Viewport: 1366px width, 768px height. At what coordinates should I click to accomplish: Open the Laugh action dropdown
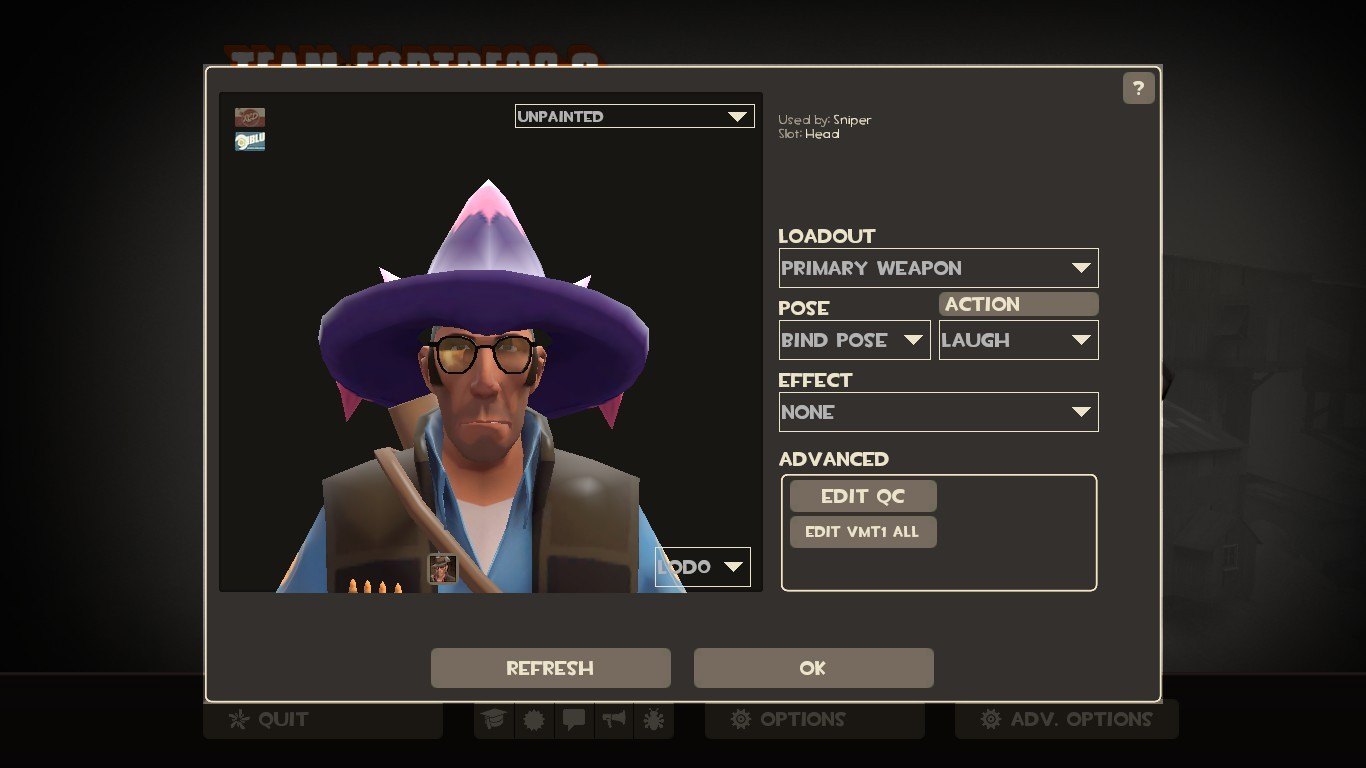click(1018, 340)
